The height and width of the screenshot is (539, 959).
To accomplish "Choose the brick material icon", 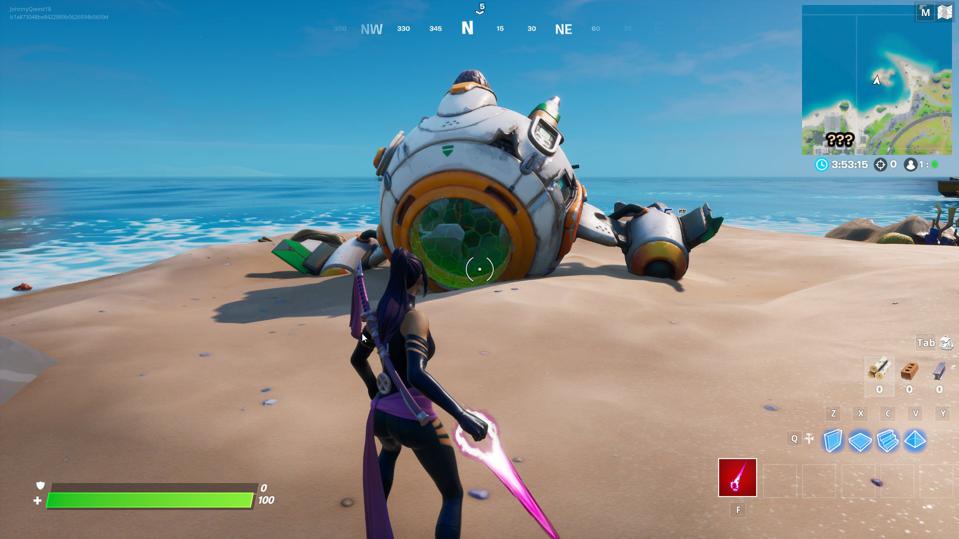I will pos(909,371).
